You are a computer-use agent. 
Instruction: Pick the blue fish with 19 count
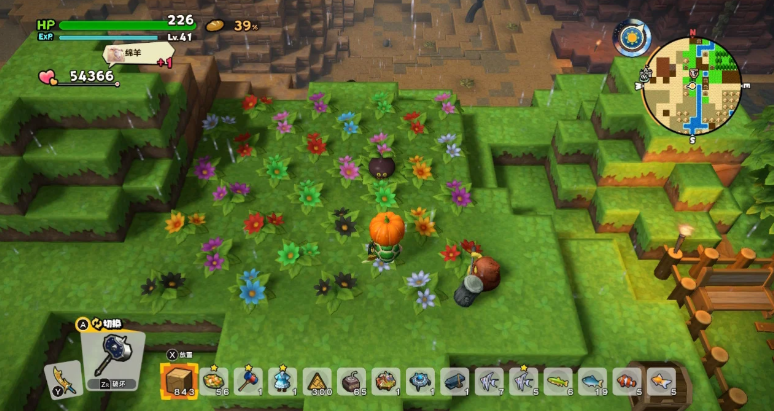tap(592, 381)
